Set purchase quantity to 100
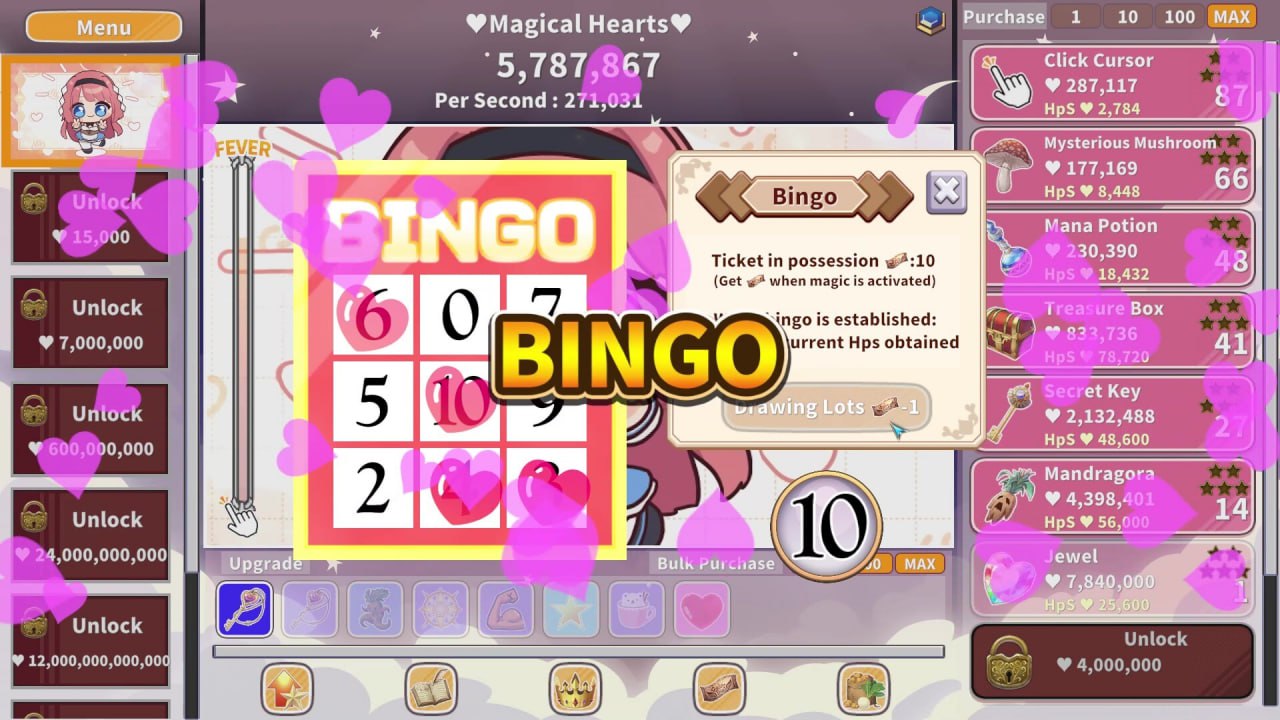This screenshot has width=1280, height=720. click(1178, 16)
